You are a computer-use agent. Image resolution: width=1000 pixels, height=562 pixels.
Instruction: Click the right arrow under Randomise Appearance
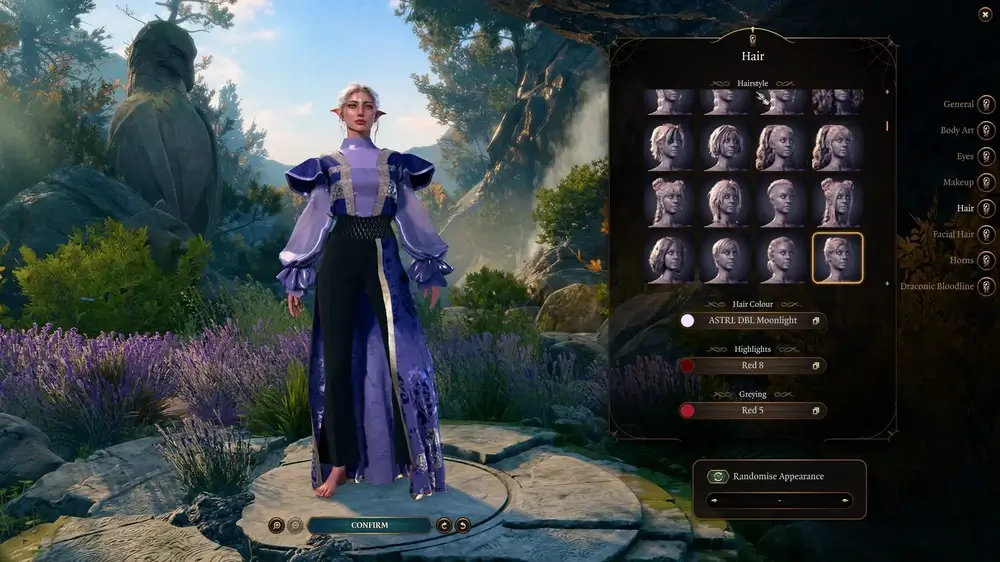click(x=846, y=500)
